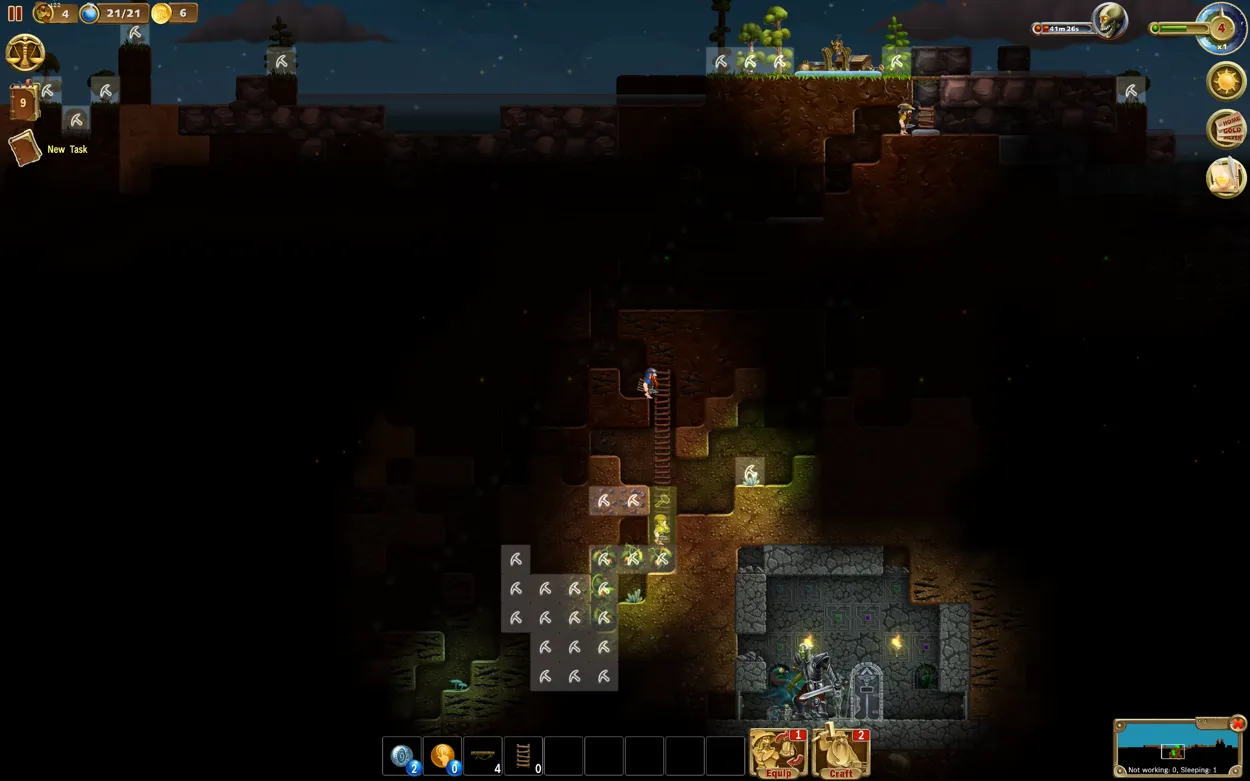Click the gold coin icon
Screen dimensions: 1250x781
point(161,13)
